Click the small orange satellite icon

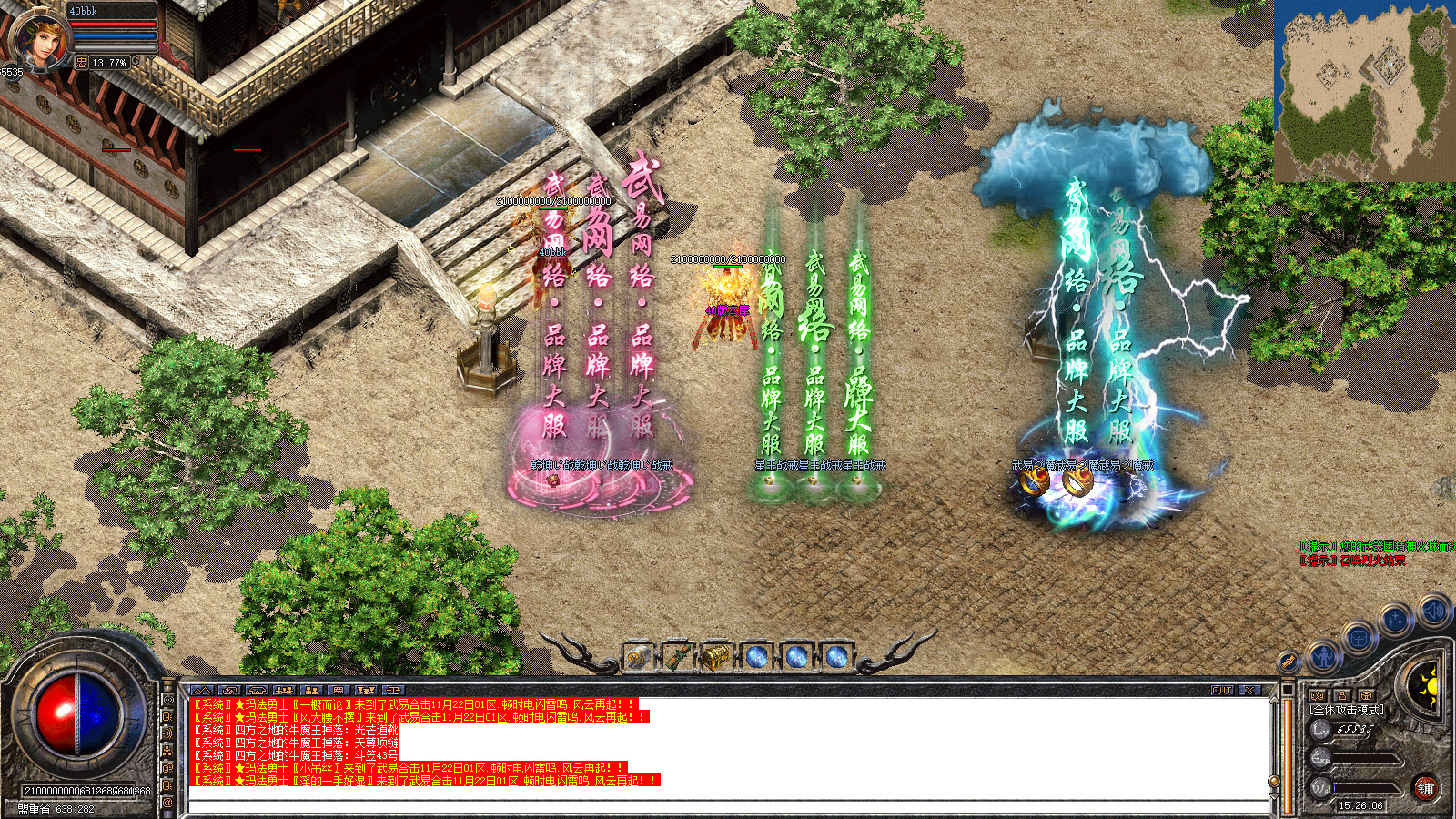point(1288,662)
